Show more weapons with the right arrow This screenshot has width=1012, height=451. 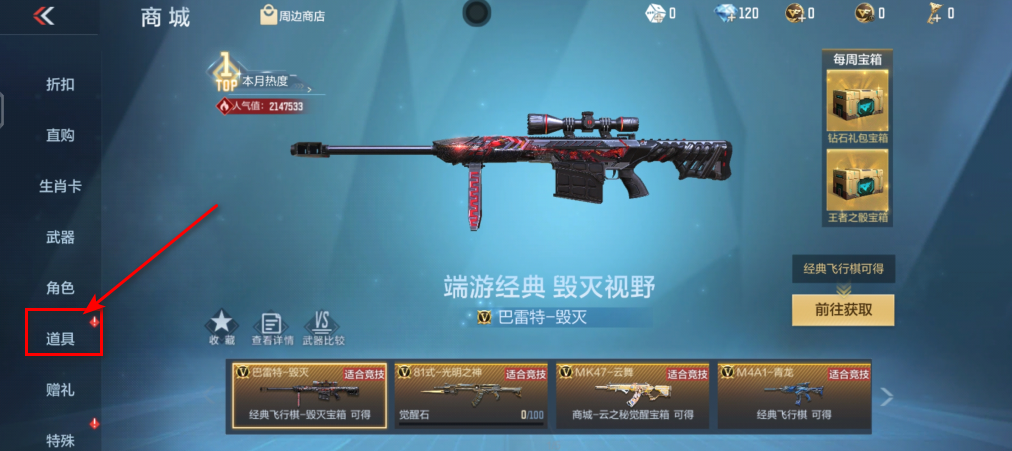[885, 397]
